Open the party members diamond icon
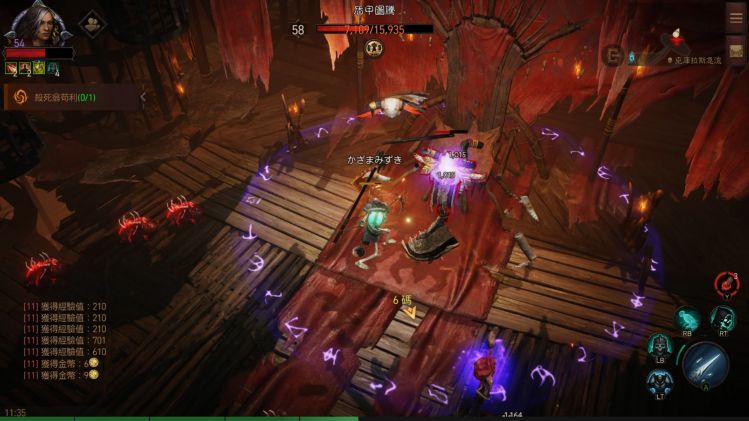The height and width of the screenshot is (421, 749). pyautogui.click(x=92, y=22)
